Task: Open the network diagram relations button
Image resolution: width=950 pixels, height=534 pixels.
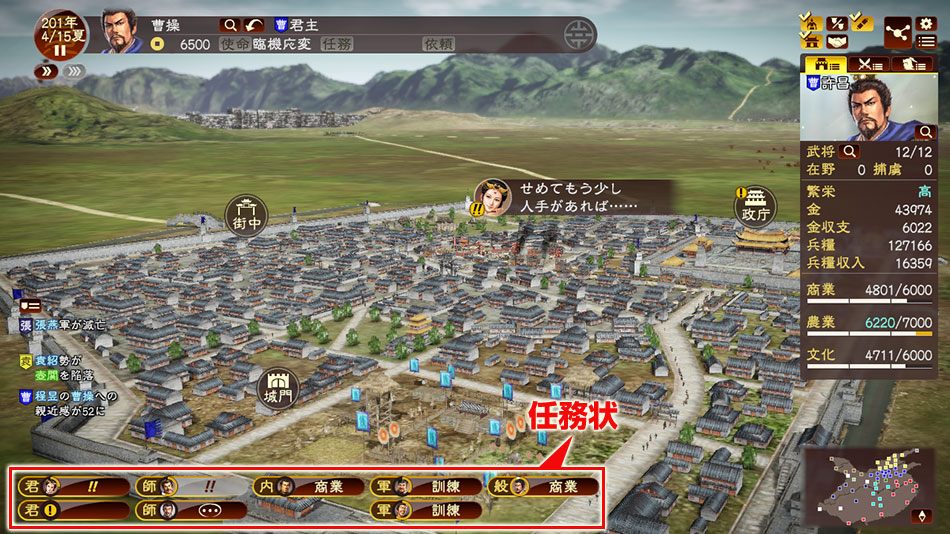Action: click(898, 32)
